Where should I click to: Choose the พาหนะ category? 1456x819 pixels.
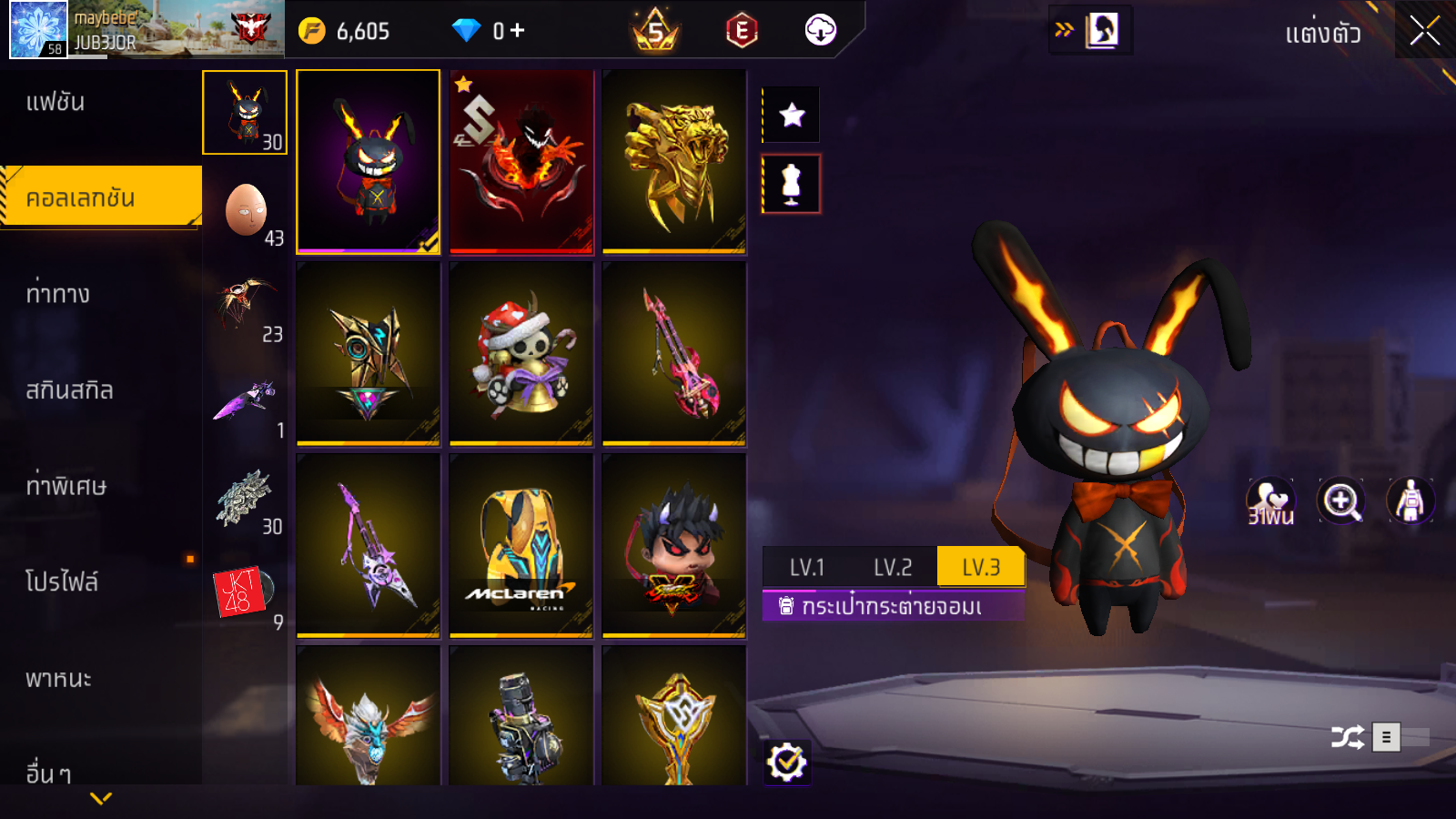coord(58,679)
